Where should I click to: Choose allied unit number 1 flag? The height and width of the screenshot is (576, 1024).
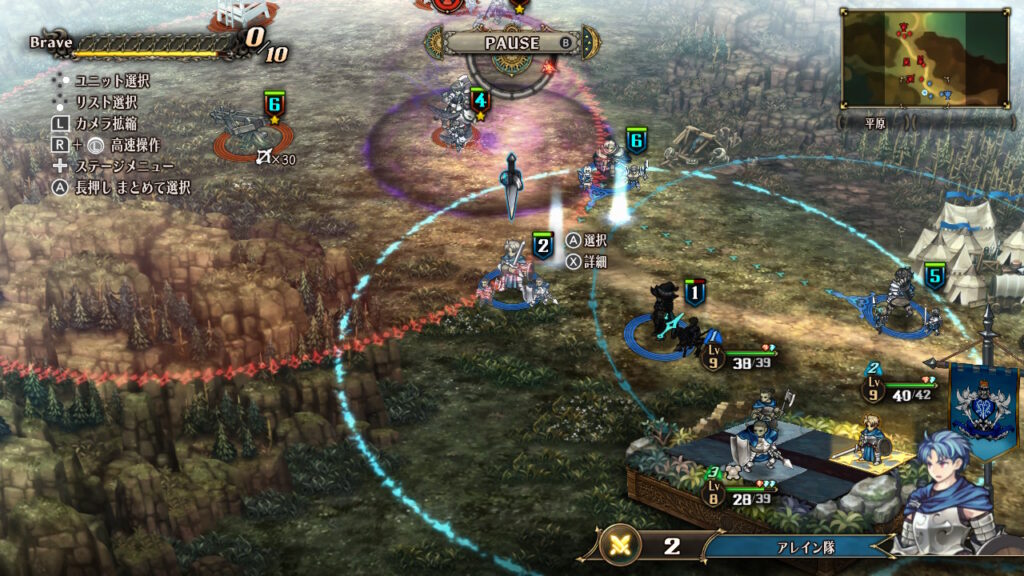(695, 292)
